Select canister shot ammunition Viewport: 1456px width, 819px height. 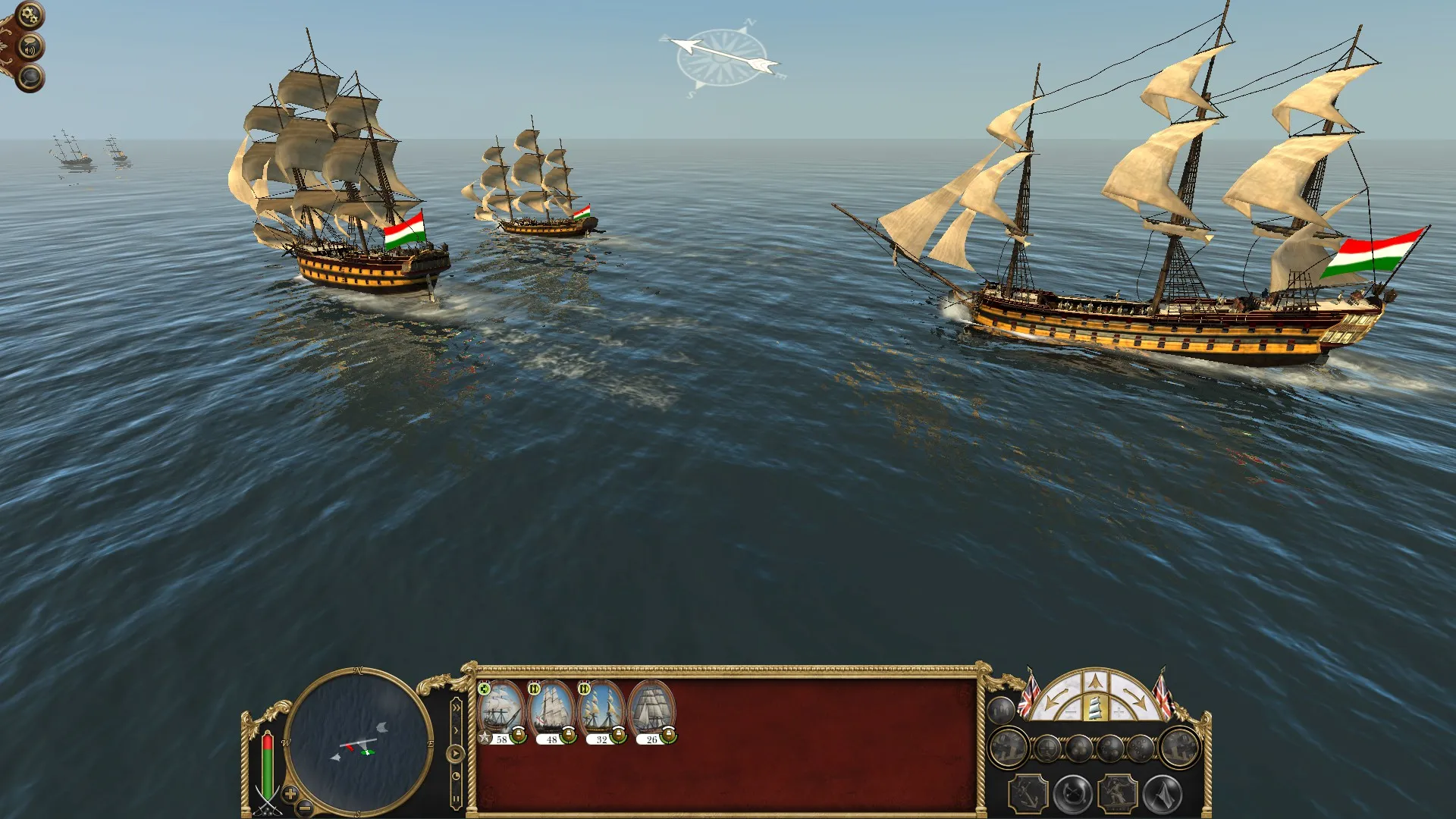click(1140, 748)
